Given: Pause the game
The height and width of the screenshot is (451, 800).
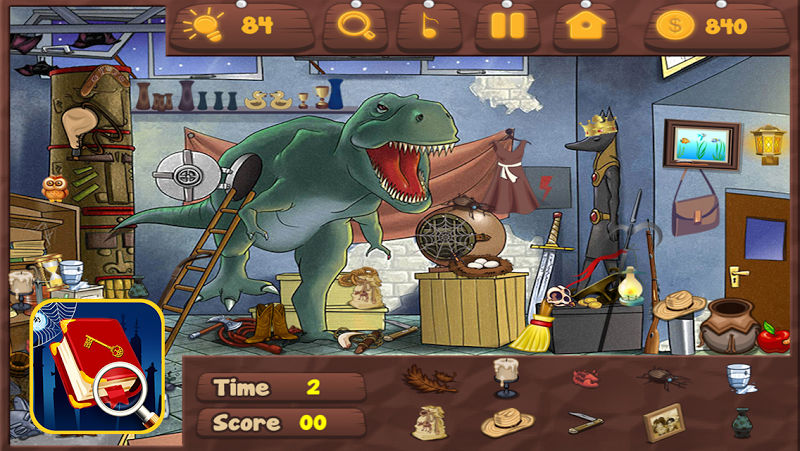Looking at the screenshot, I should pos(507,26).
